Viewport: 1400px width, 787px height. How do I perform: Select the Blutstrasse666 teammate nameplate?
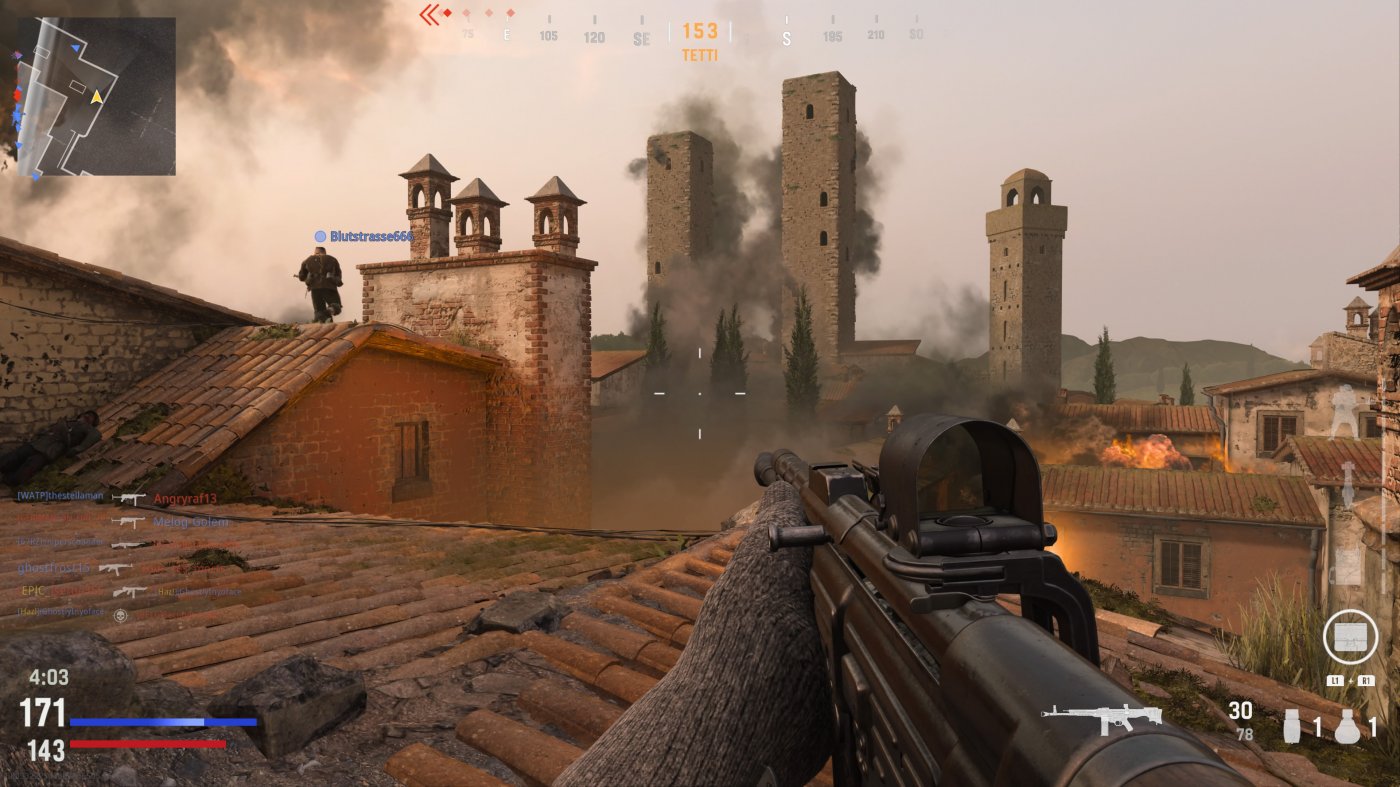(x=363, y=236)
